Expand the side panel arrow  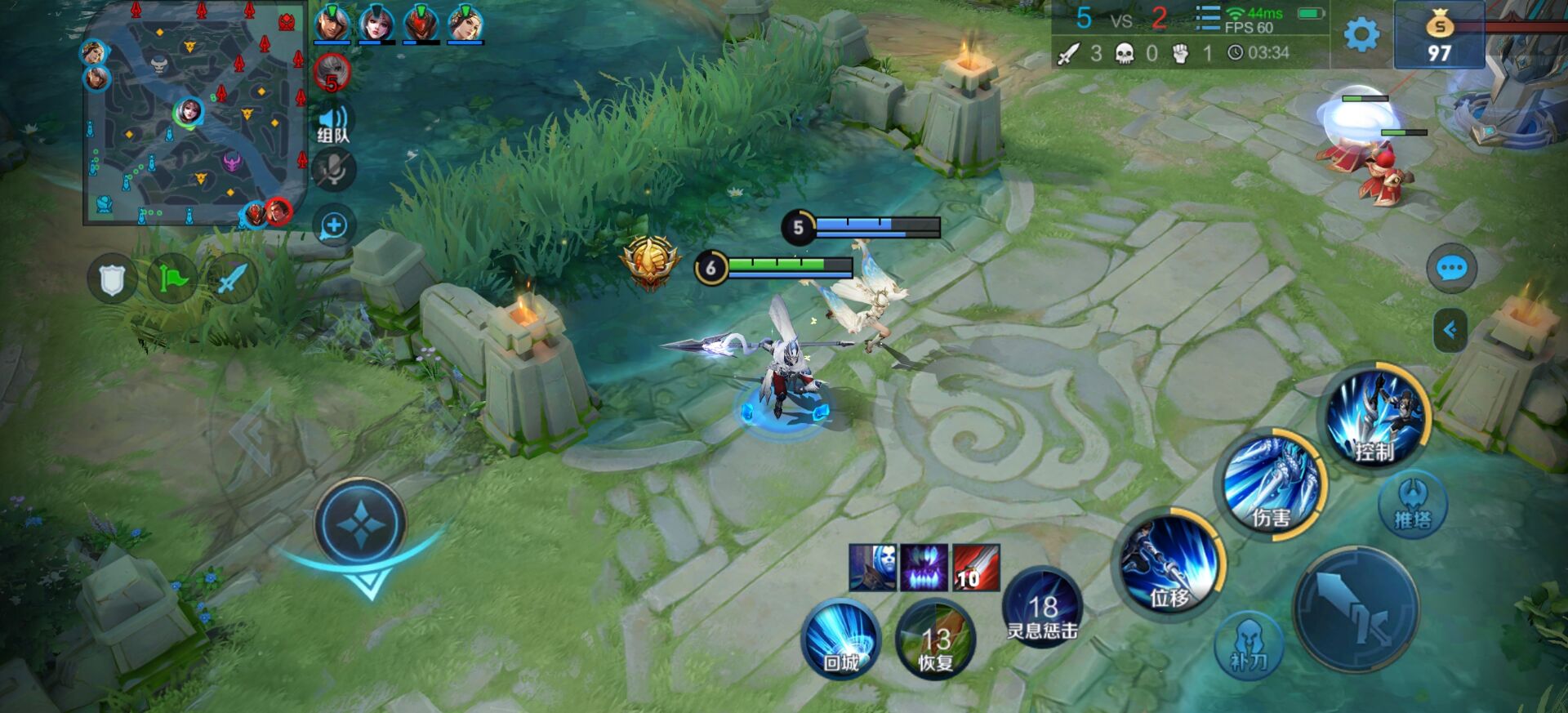(1450, 330)
